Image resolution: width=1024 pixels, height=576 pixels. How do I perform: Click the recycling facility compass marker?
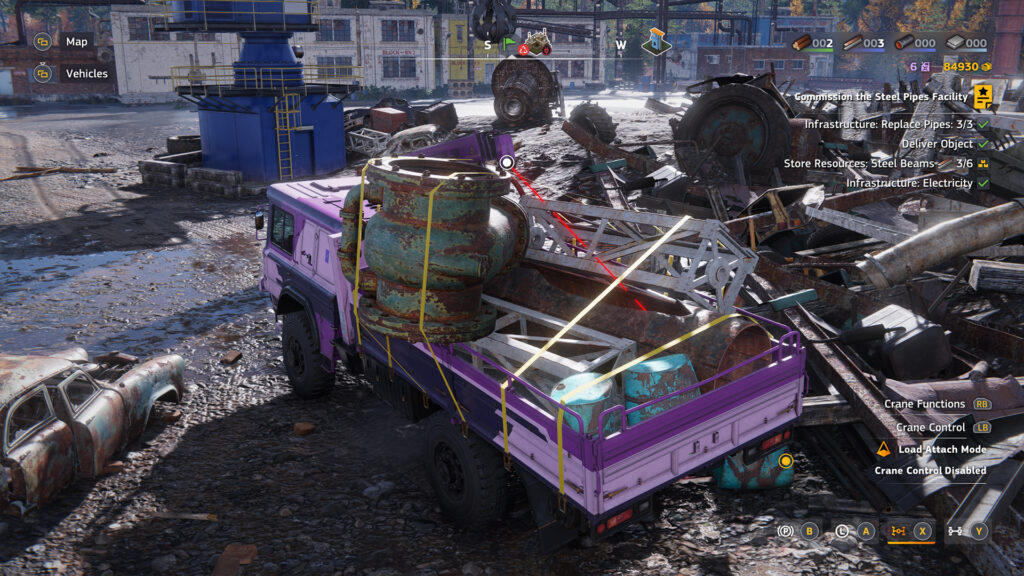point(538,42)
